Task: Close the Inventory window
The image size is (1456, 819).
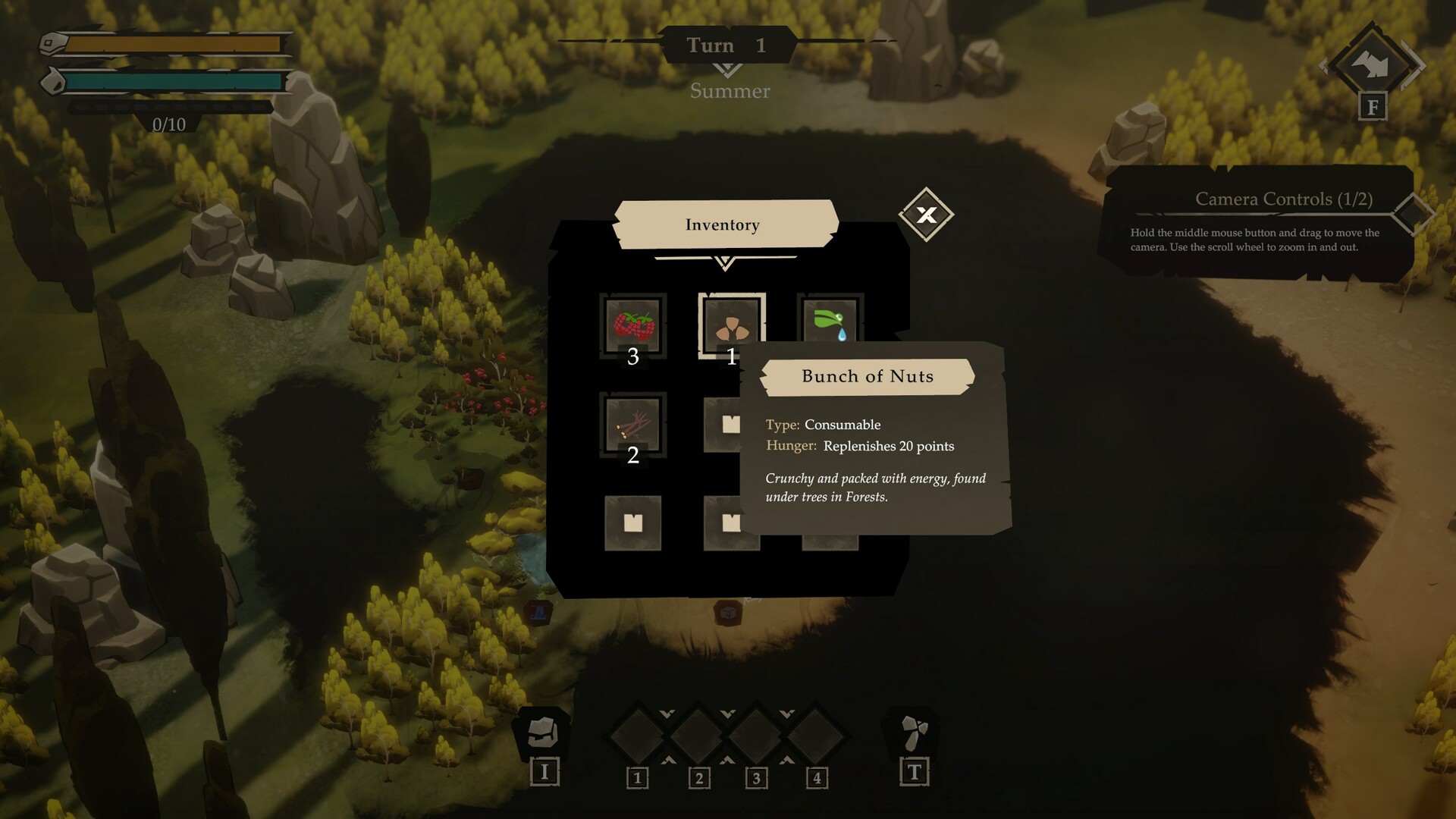Action: [x=926, y=215]
